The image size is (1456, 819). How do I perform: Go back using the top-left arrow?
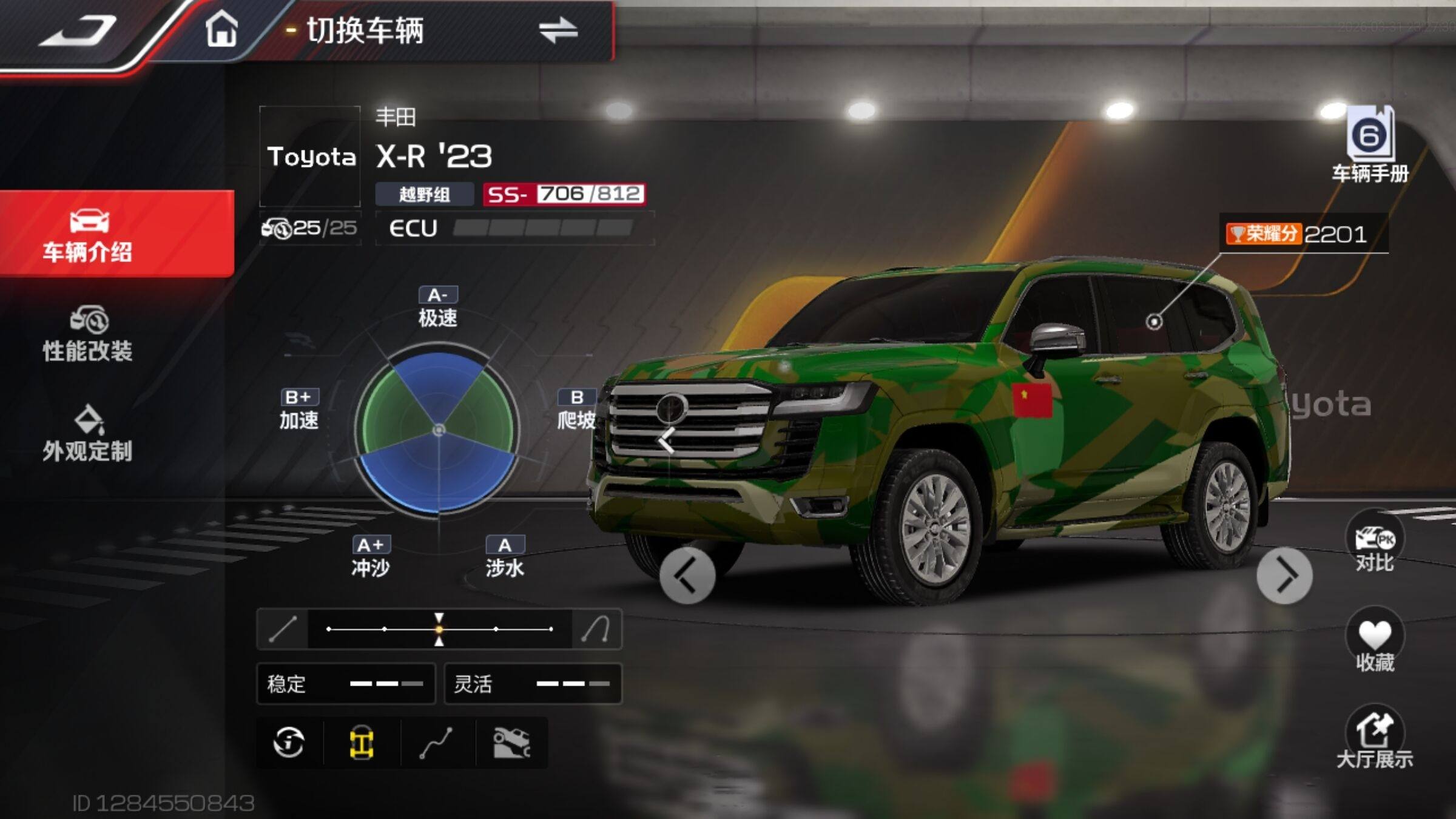(x=78, y=30)
